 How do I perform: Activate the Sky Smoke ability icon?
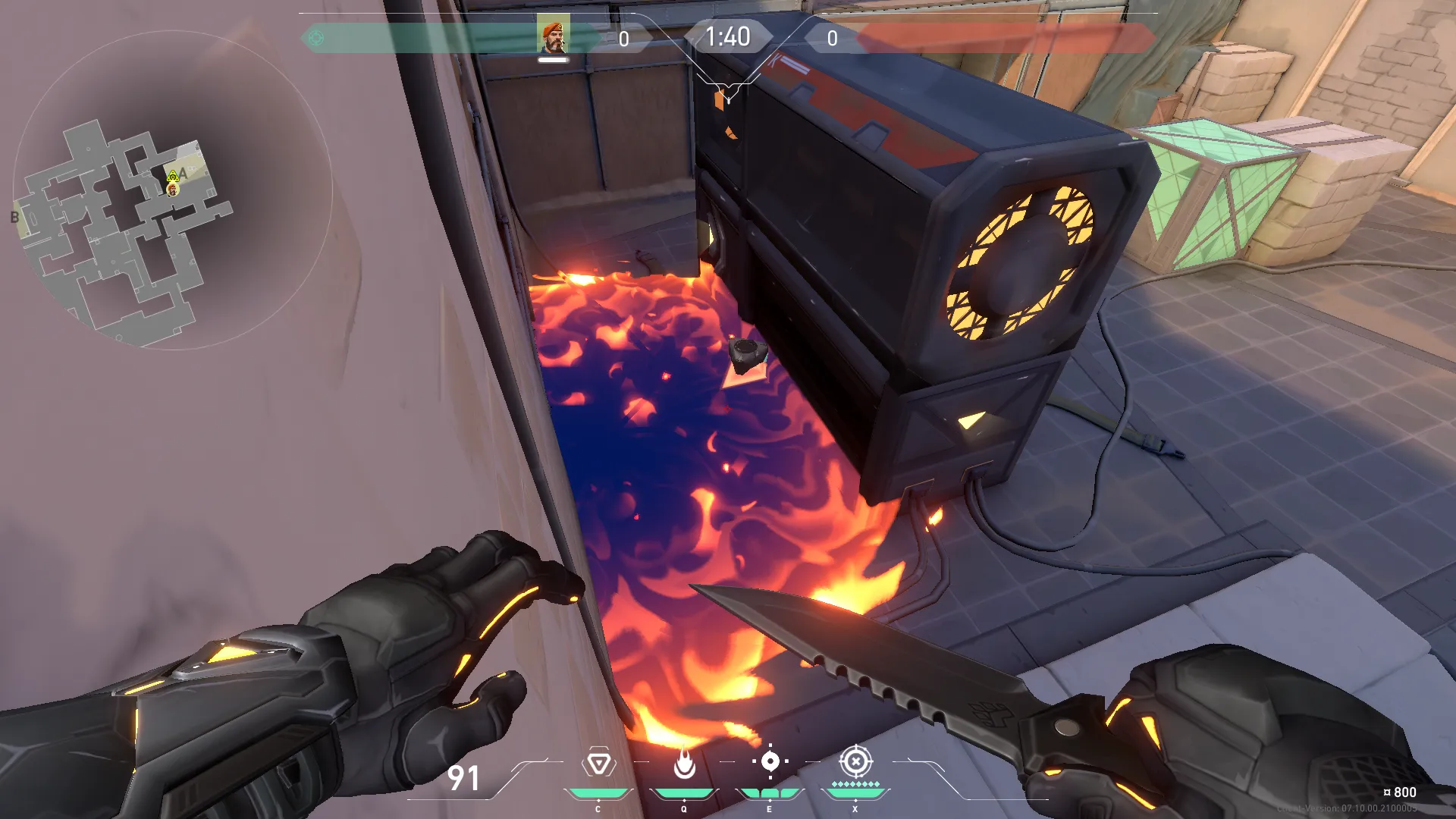pos(770,761)
